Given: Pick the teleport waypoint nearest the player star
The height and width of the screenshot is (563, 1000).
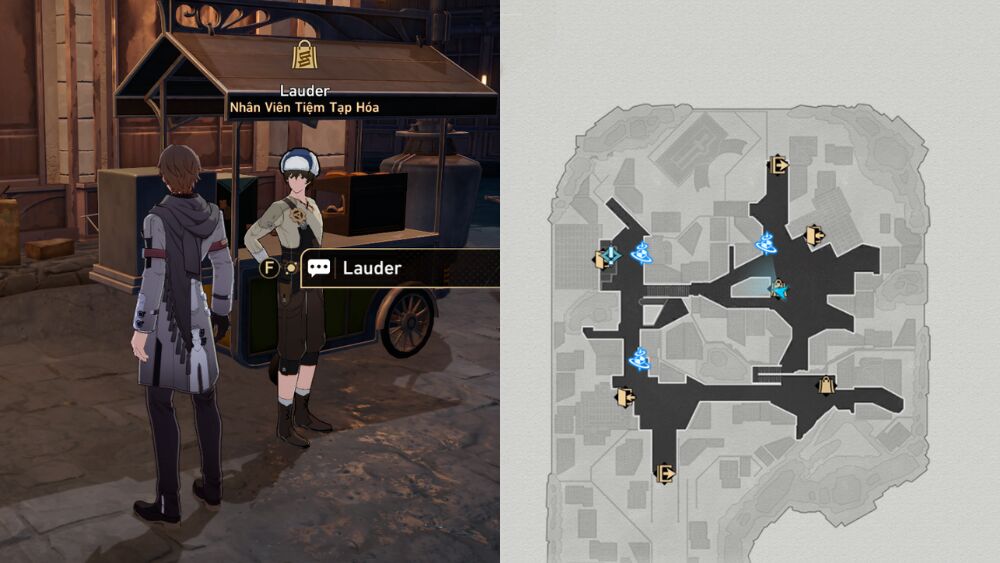Looking at the screenshot, I should (767, 243).
